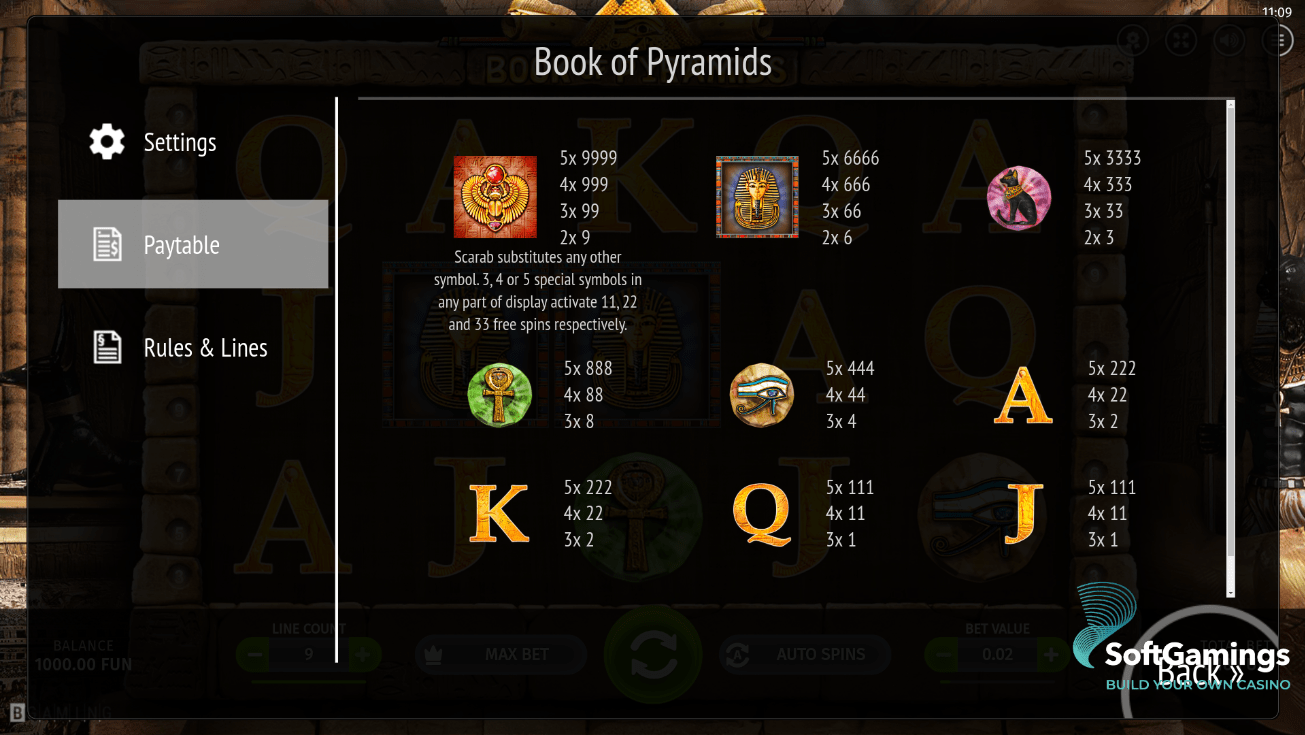Select the Pharaoh symbol in the paytable
This screenshot has width=1305, height=735.
757,196
